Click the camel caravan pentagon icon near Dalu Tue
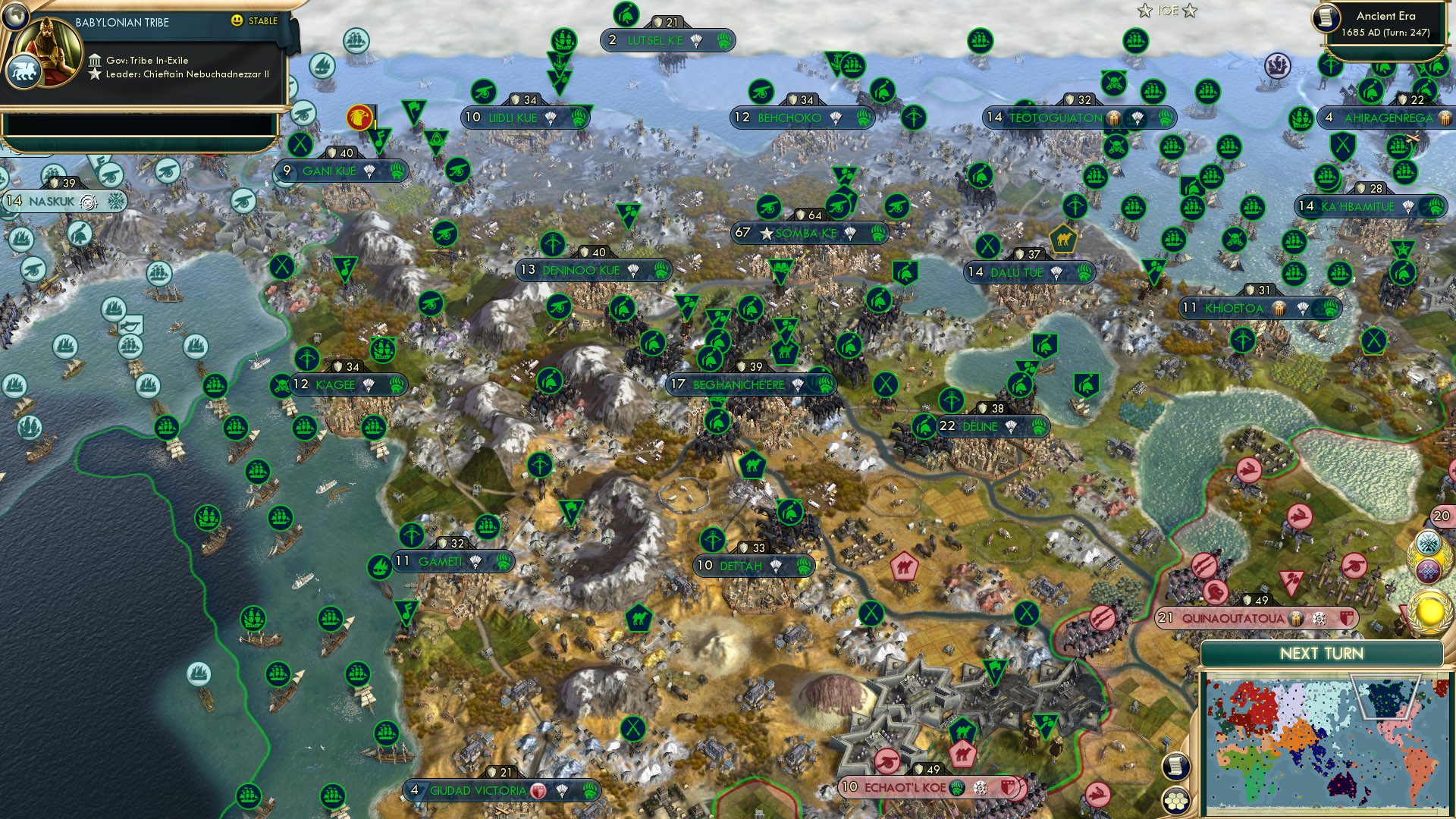The image size is (1456, 819). pyautogui.click(x=1064, y=238)
